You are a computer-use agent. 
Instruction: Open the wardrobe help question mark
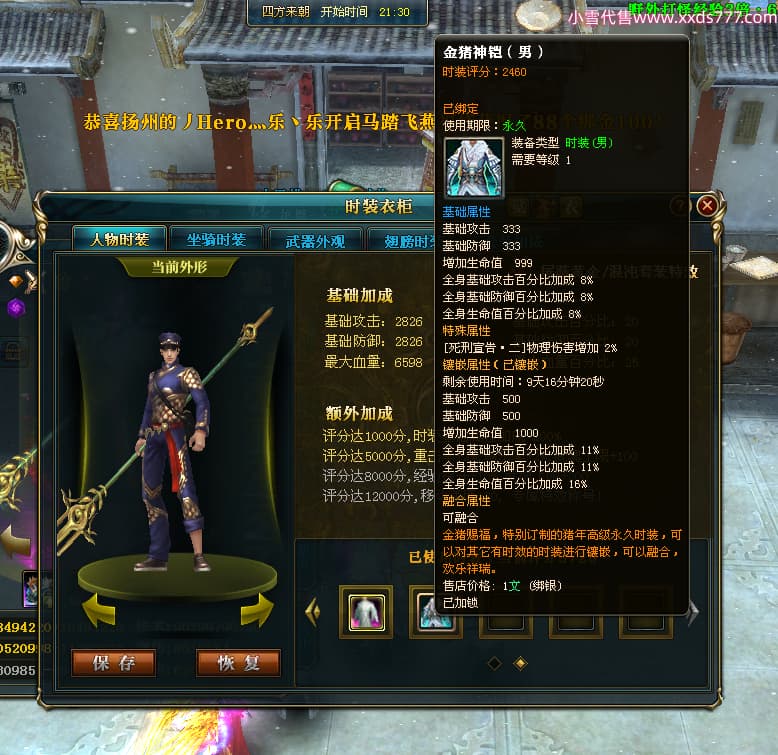[x=680, y=206]
